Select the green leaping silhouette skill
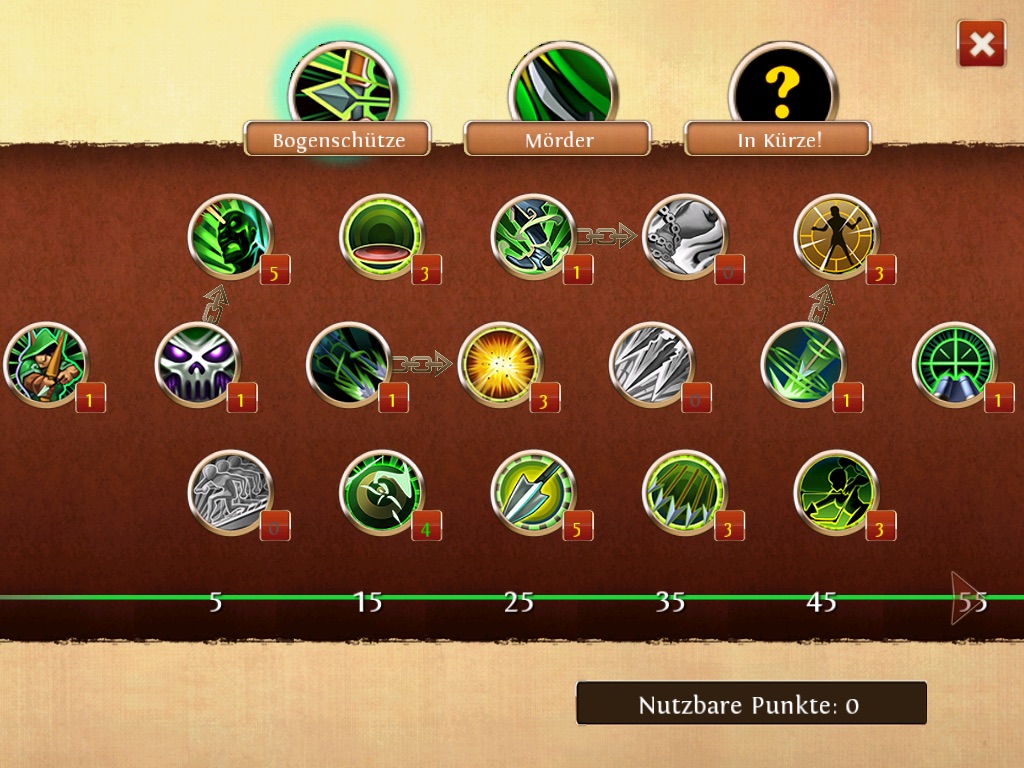 (x=835, y=492)
